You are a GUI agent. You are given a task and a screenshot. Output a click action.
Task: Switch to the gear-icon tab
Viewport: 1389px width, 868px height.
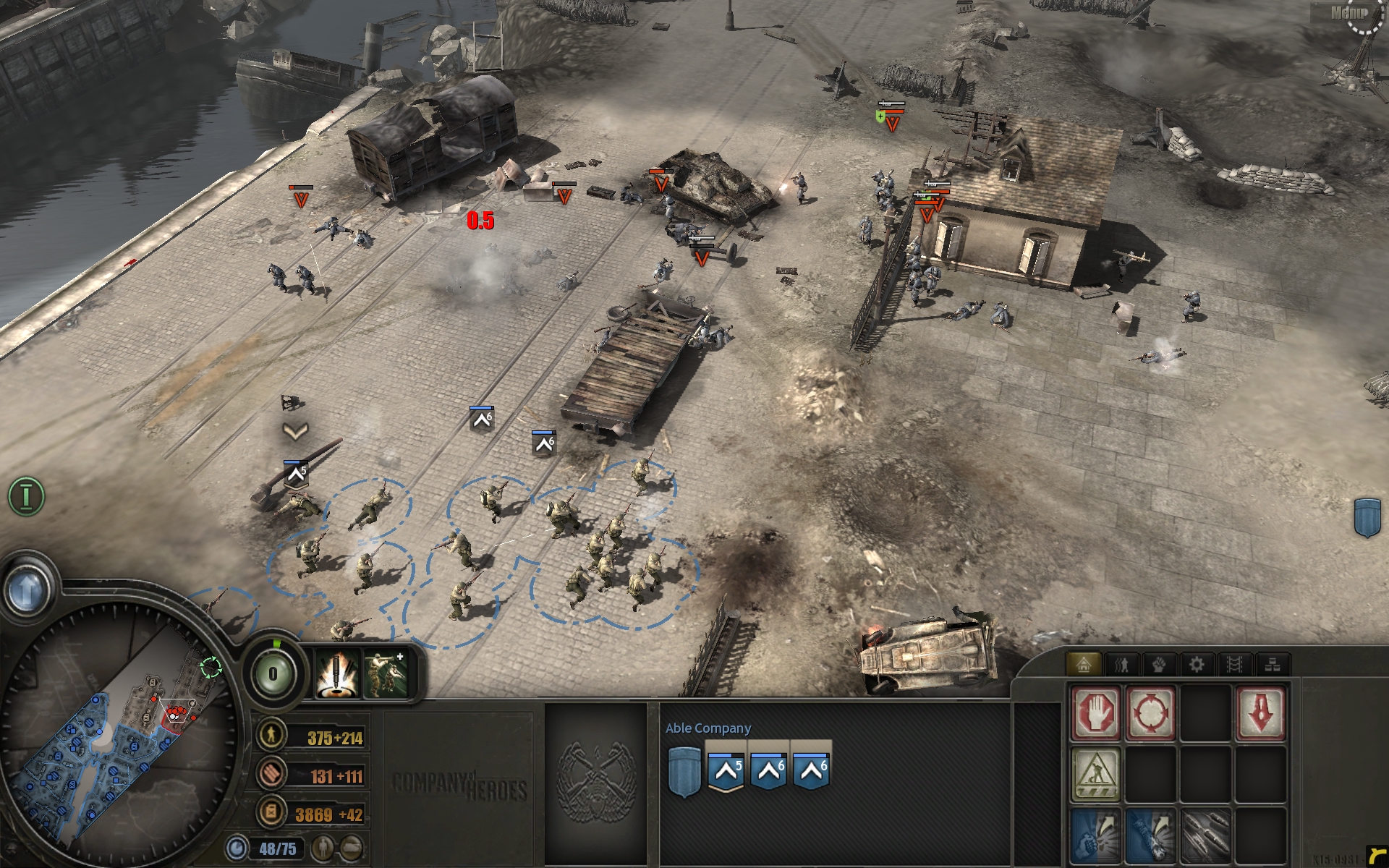1197,664
